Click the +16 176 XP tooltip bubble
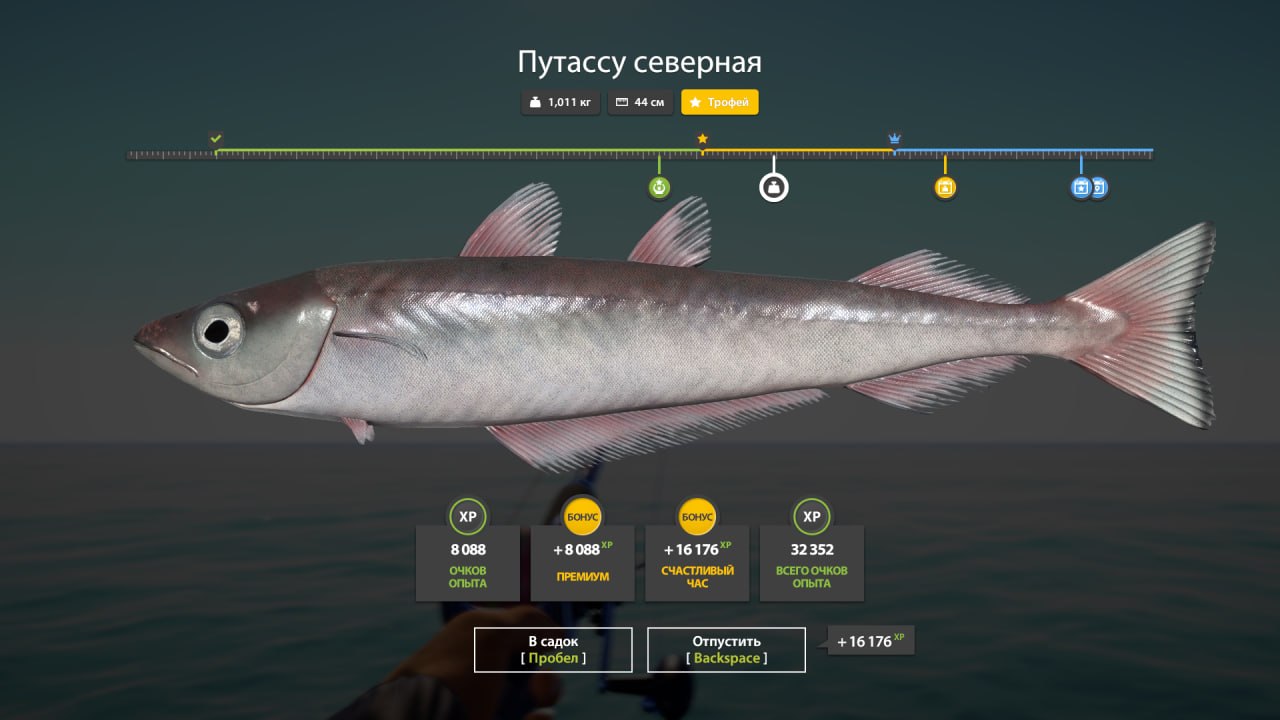The image size is (1280, 720). pyautogui.click(x=869, y=641)
